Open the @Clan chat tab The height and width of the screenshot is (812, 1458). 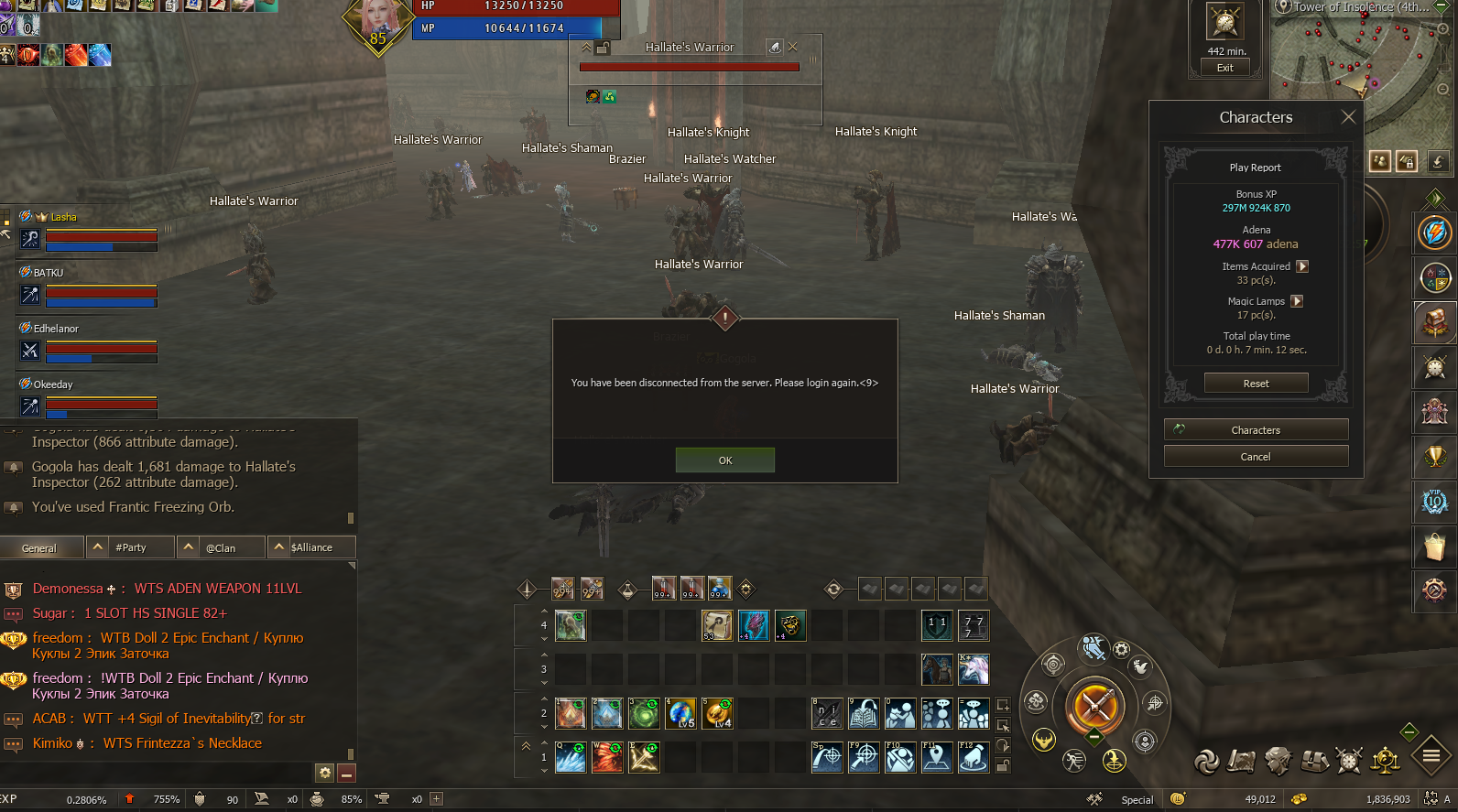pos(221,547)
